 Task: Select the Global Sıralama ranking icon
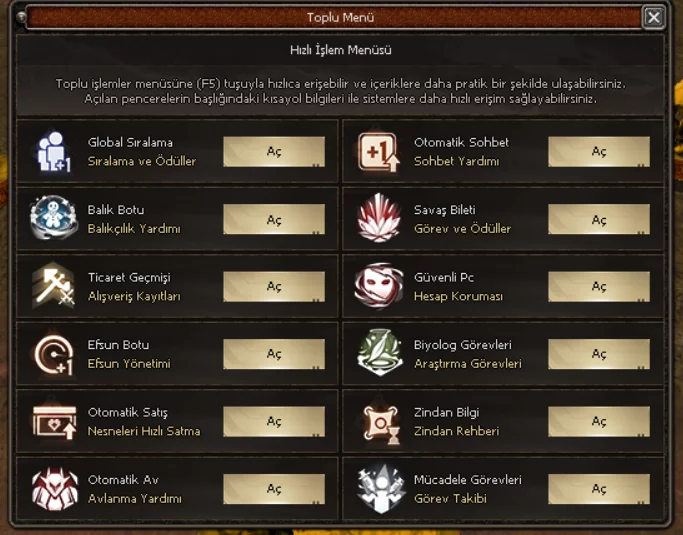(x=54, y=152)
